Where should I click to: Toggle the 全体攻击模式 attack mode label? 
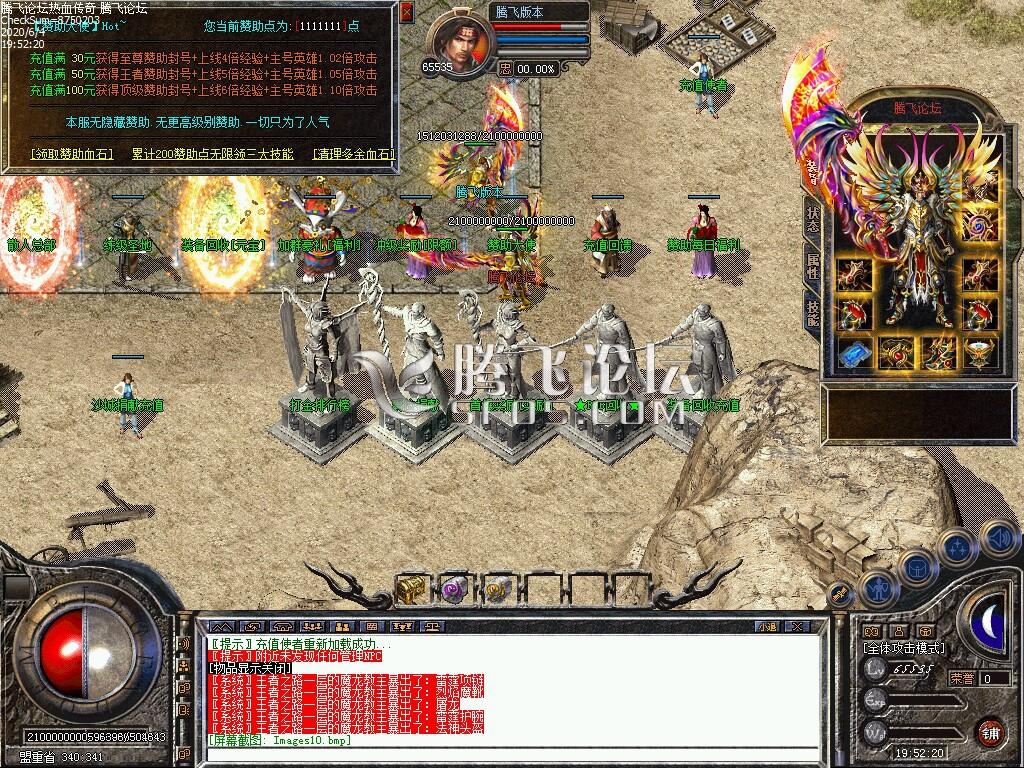click(903, 648)
